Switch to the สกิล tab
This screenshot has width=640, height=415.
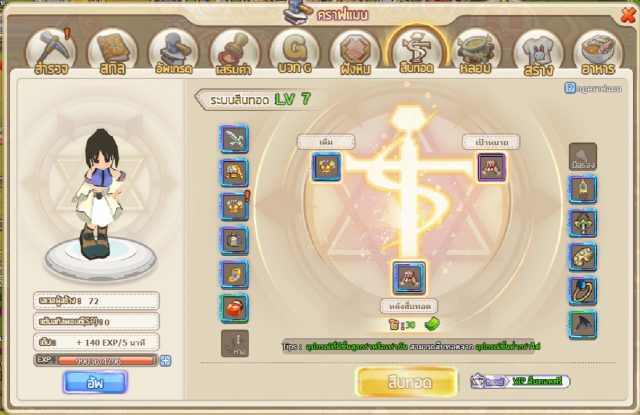click(112, 50)
